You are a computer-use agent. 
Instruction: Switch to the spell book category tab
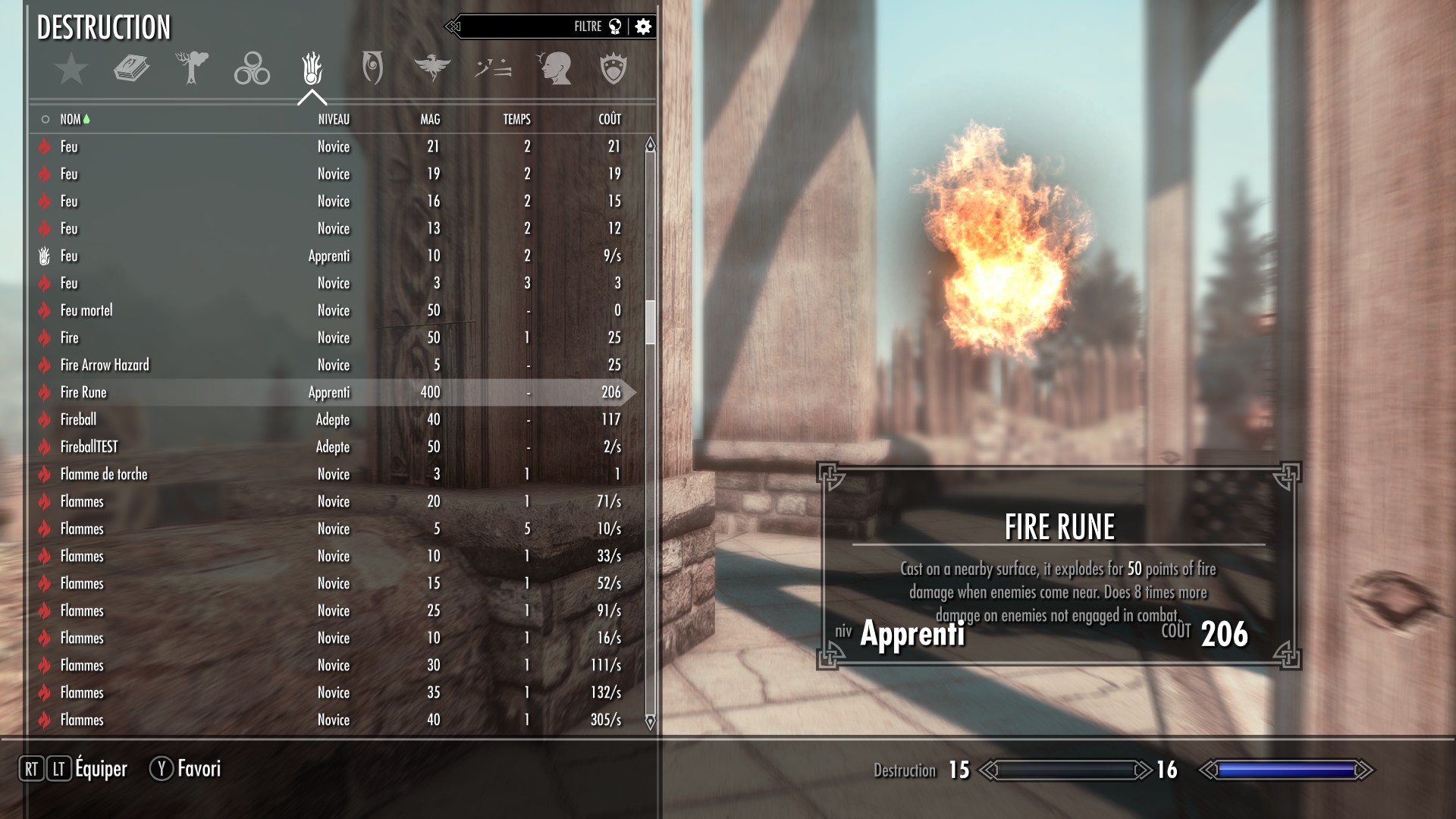point(131,68)
